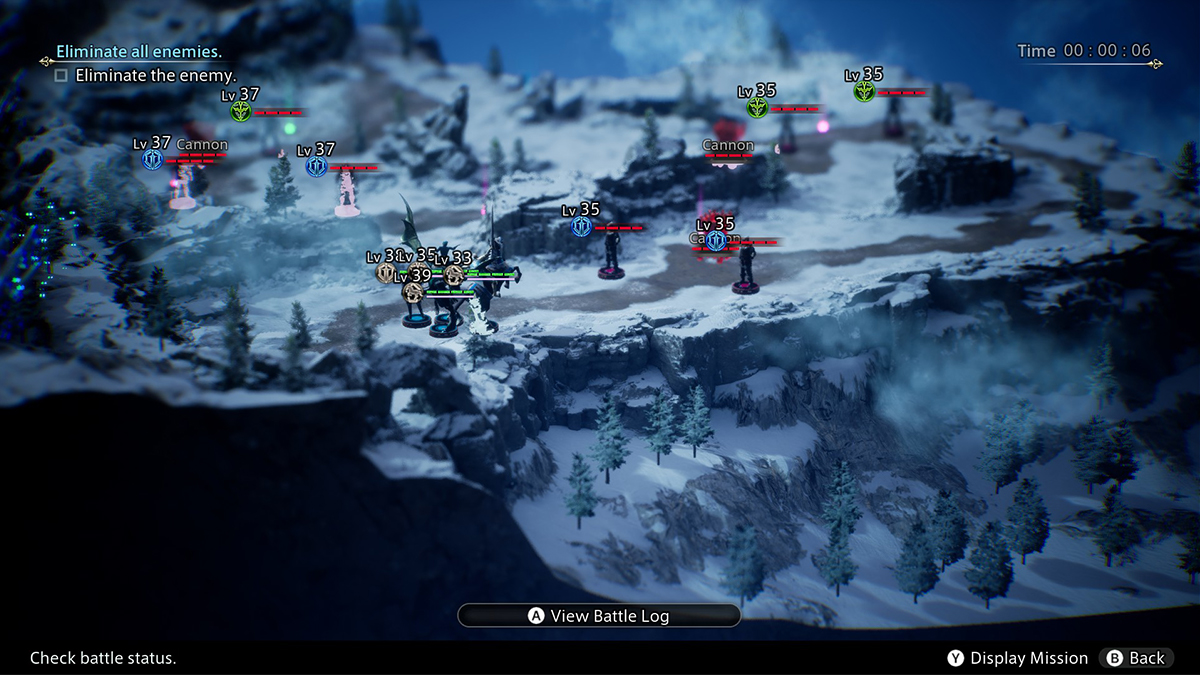Screen dimensions: 1200x675
Task: Open the View Battle Log button
Action: pos(599,616)
